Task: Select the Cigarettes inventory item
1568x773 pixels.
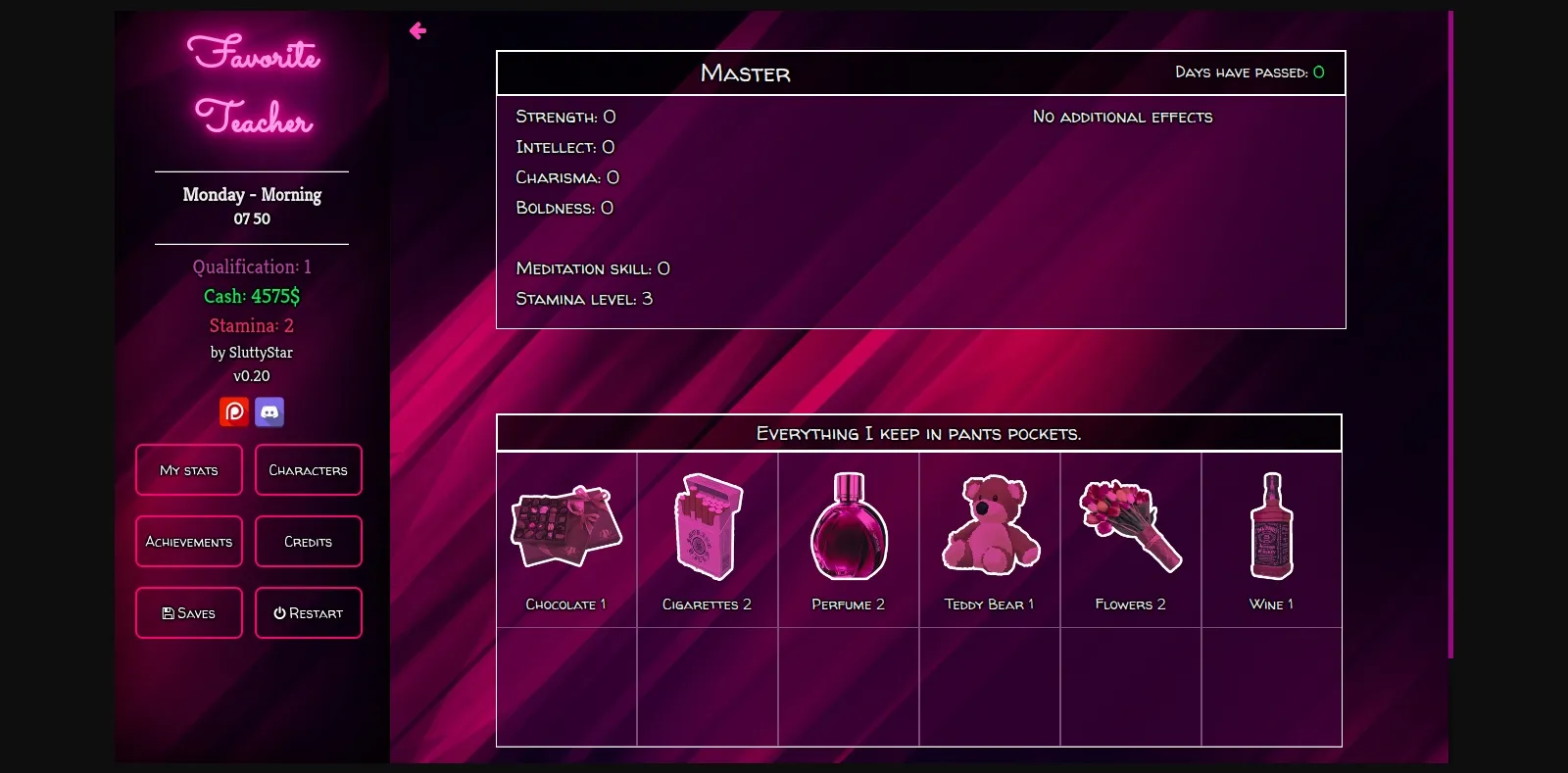Action: (x=707, y=527)
